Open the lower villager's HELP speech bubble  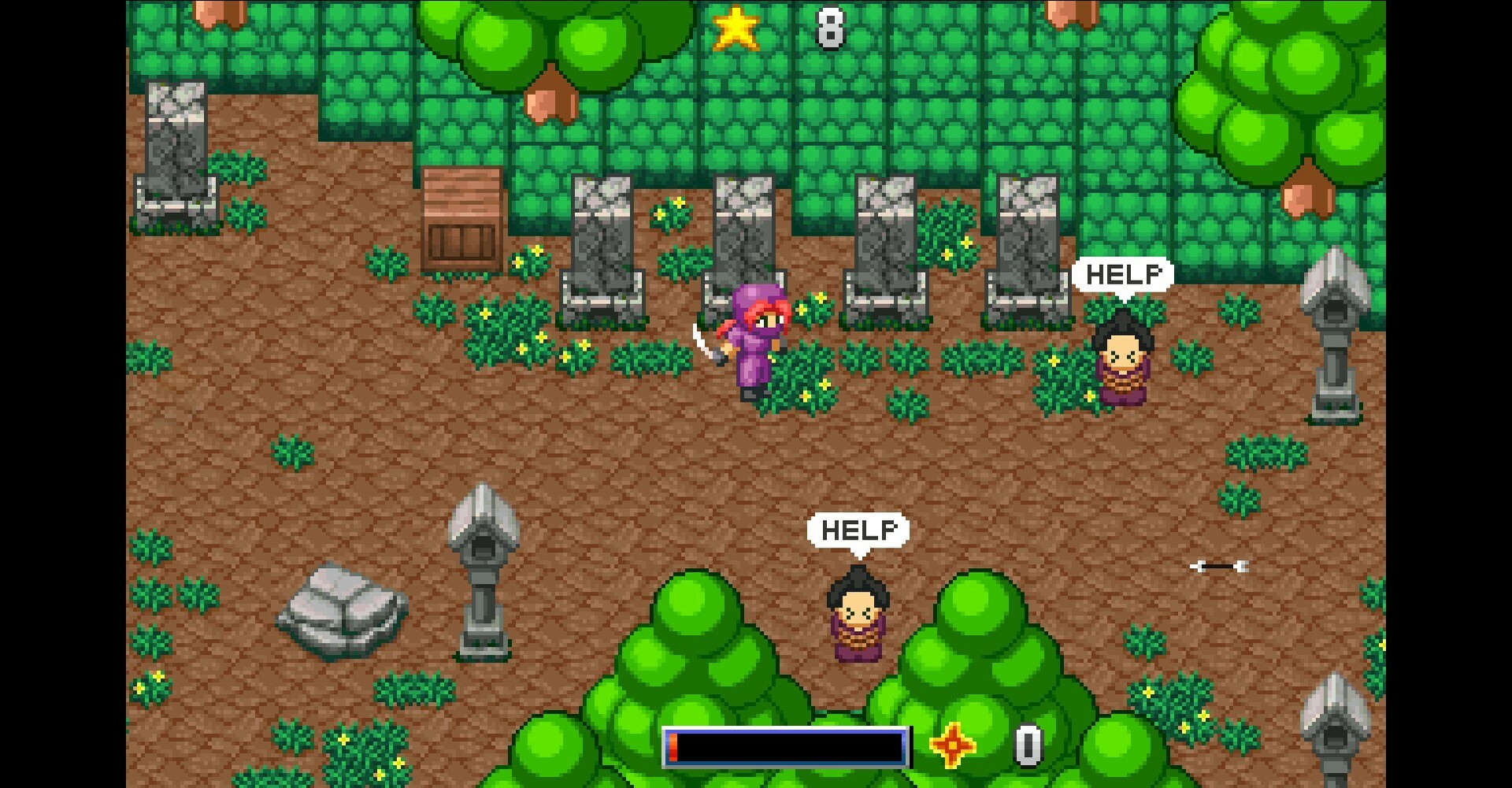[858, 530]
